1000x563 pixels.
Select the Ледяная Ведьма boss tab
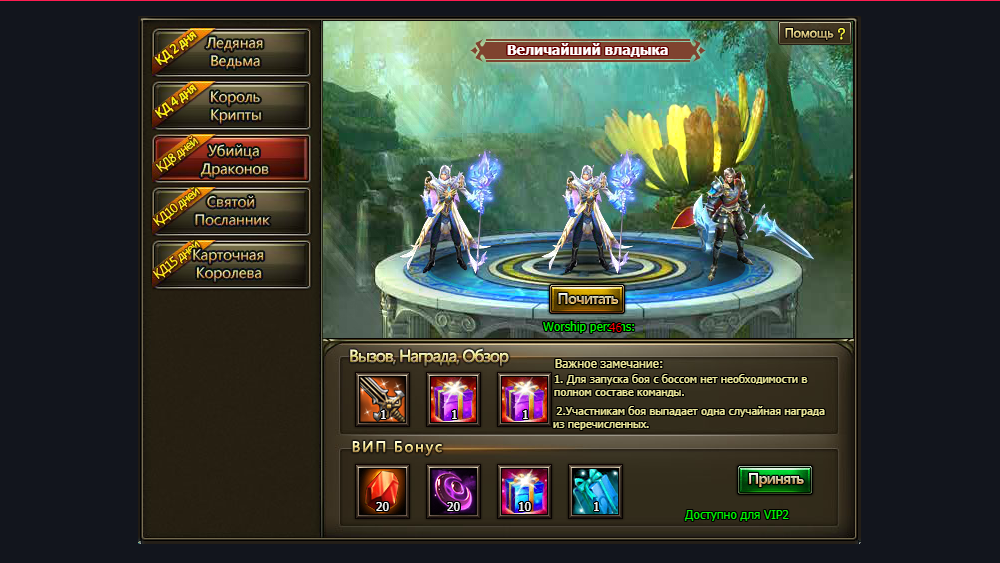[x=232, y=52]
